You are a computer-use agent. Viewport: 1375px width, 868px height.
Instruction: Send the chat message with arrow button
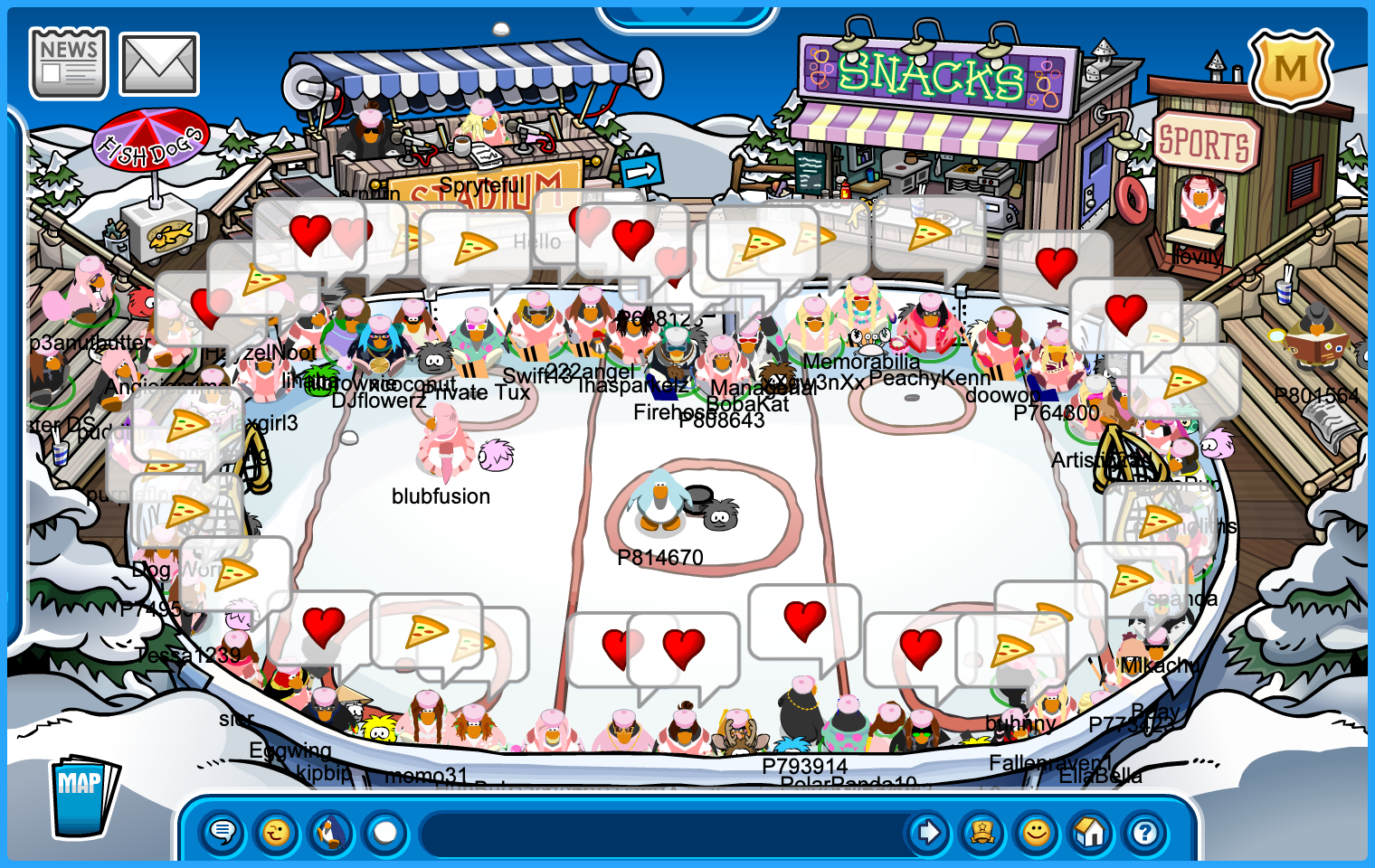928,832
